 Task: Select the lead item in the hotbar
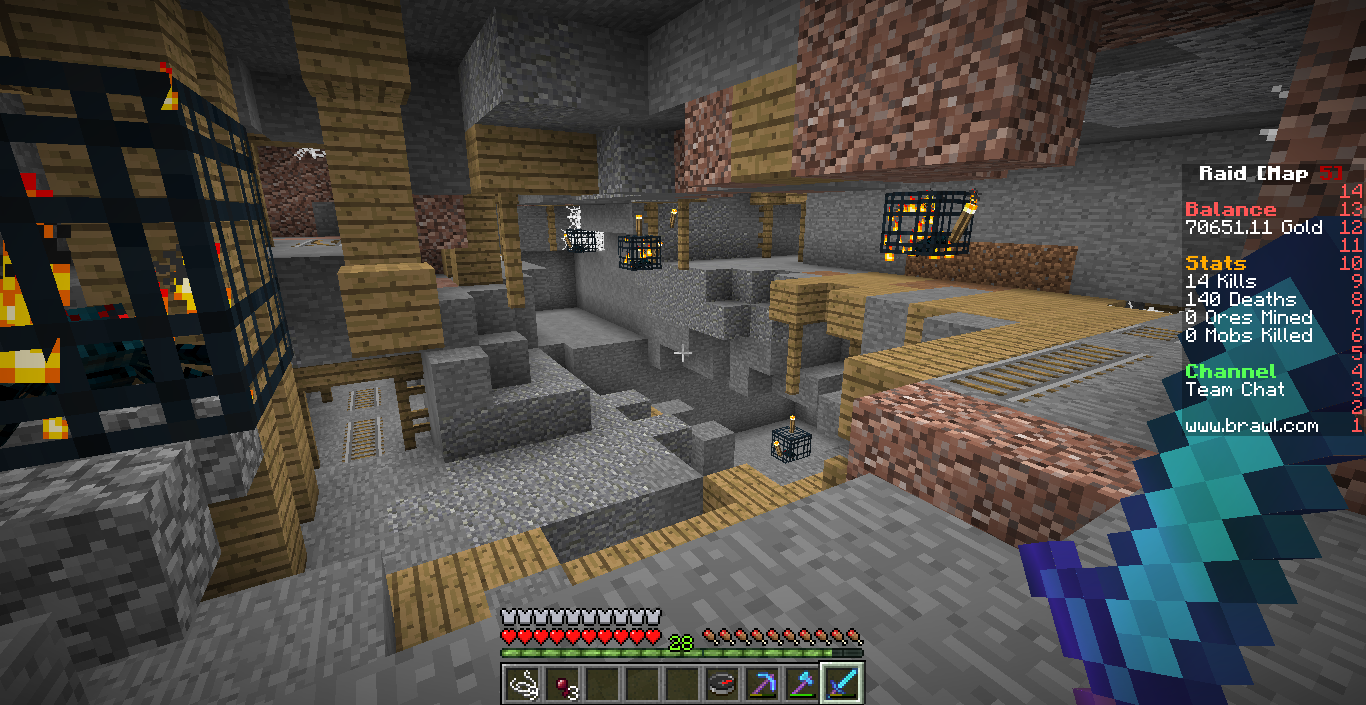pos(522,684)
